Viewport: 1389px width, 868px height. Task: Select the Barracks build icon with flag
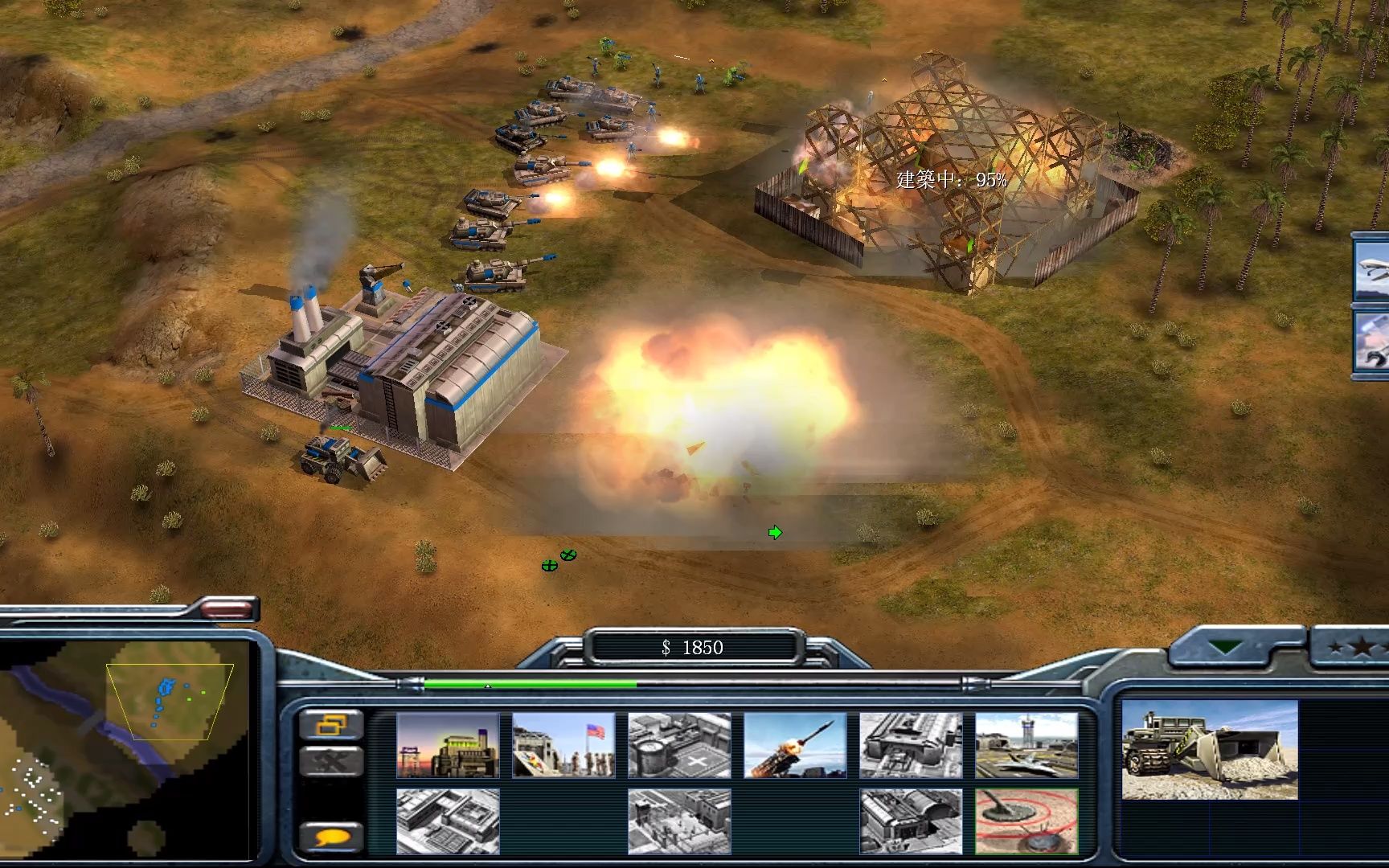tap(563, 745)
